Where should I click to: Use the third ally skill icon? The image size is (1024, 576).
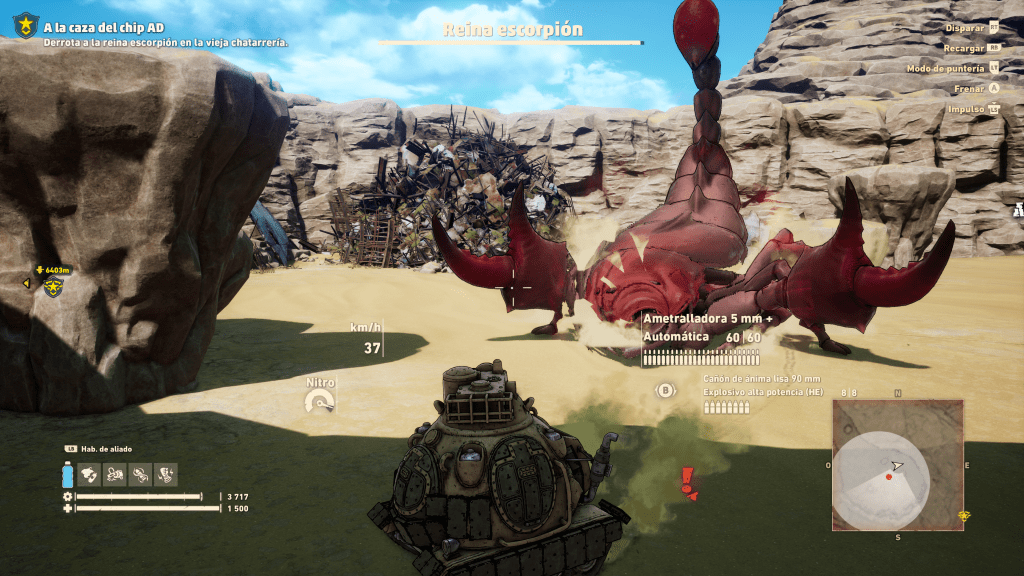pos(141,473)
